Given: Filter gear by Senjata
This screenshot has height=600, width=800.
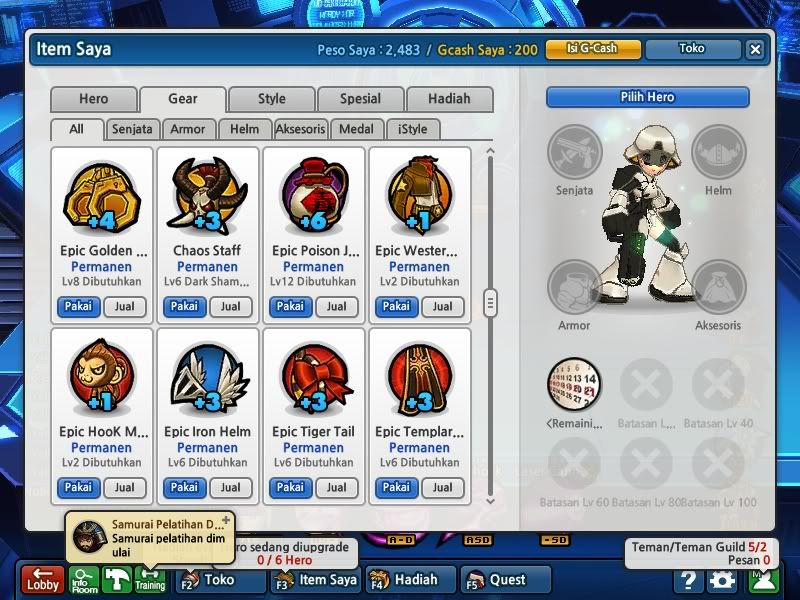Looking at the screenshot, I should click(133, 129).
